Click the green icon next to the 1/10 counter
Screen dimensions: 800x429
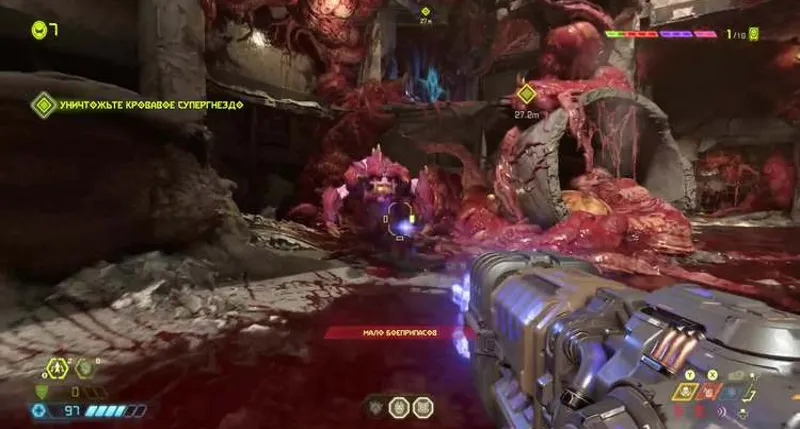click(x=753, y=34)
